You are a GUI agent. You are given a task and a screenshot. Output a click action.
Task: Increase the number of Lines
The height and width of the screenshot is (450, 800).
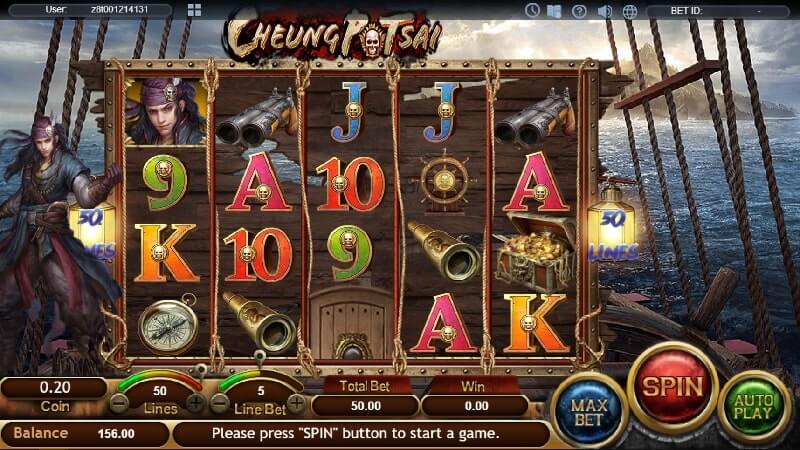[x=196, y=403]
